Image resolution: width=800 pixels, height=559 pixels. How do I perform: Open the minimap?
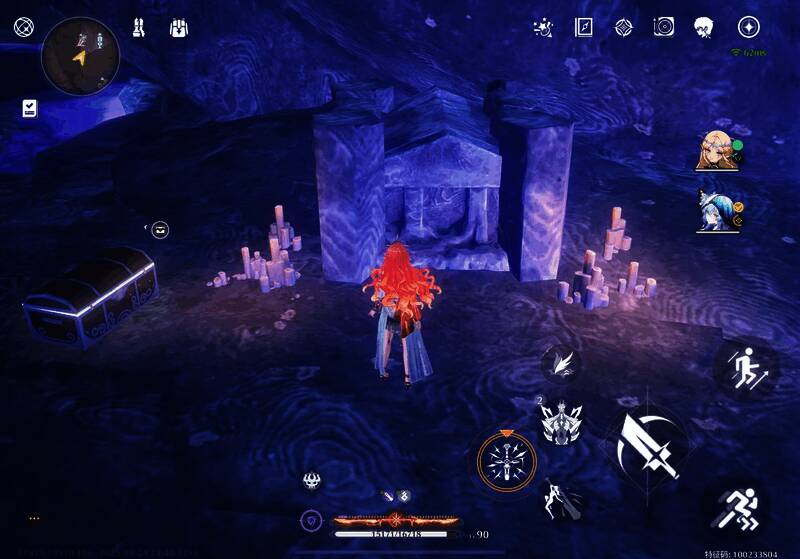[80, 56]
